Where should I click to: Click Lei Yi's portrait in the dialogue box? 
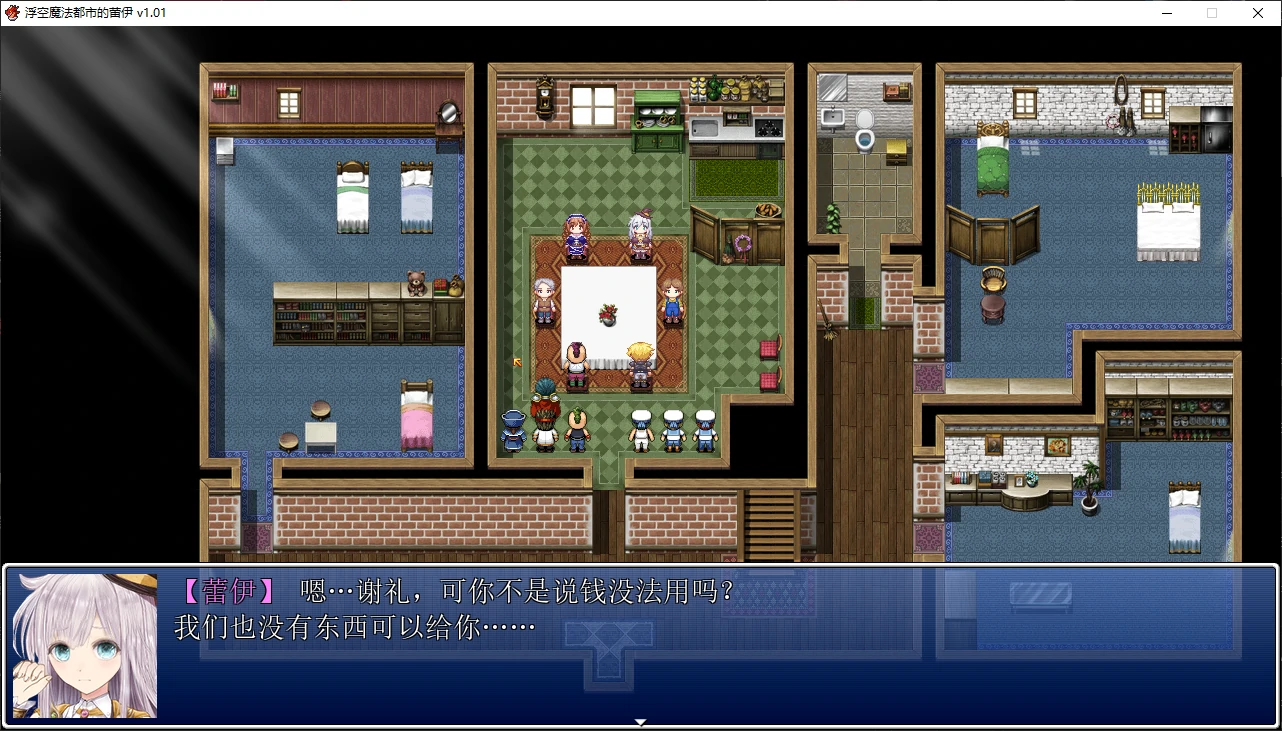pos(85,645)
